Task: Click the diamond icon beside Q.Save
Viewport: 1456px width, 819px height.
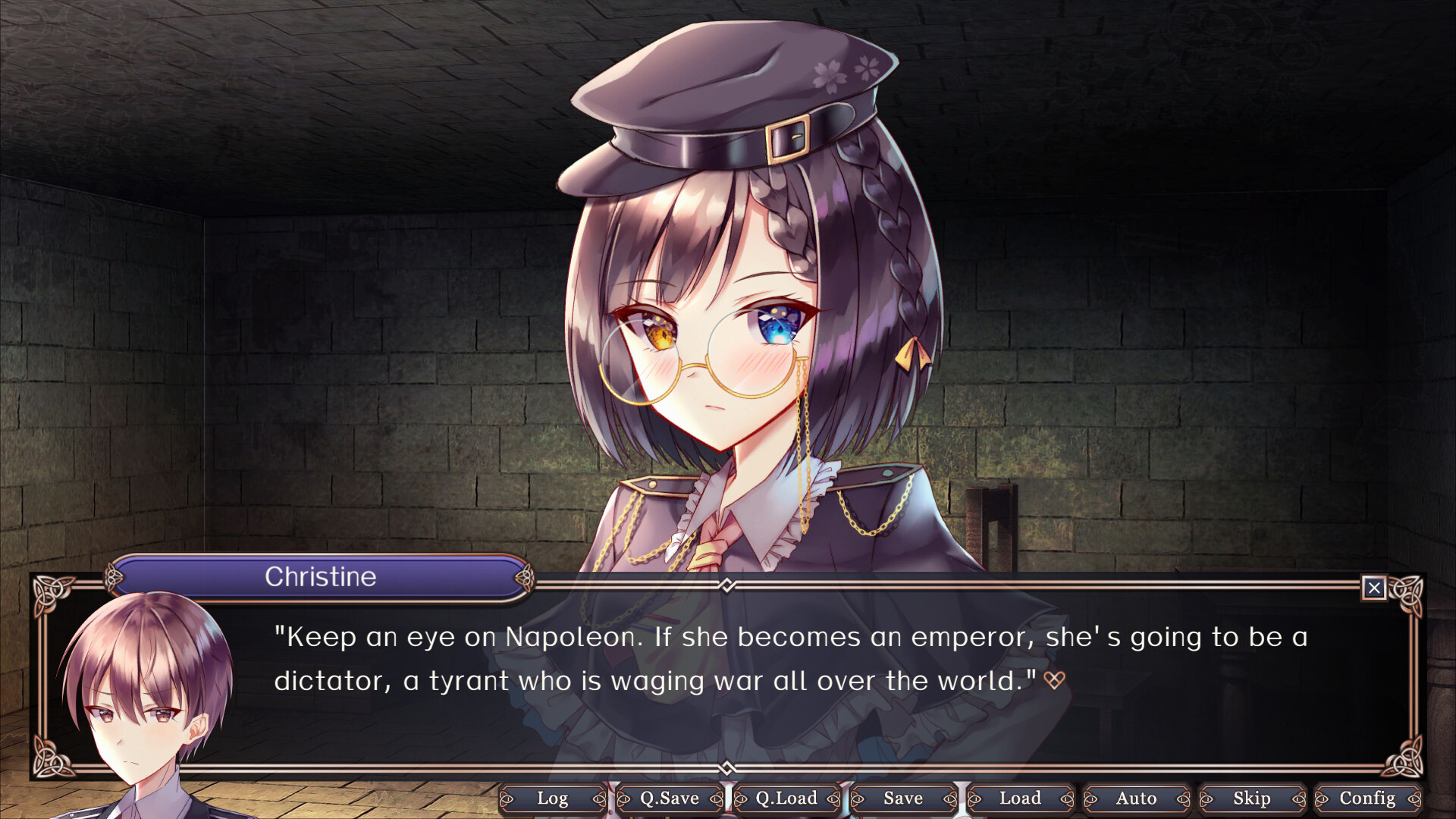Action: point(714,799)
